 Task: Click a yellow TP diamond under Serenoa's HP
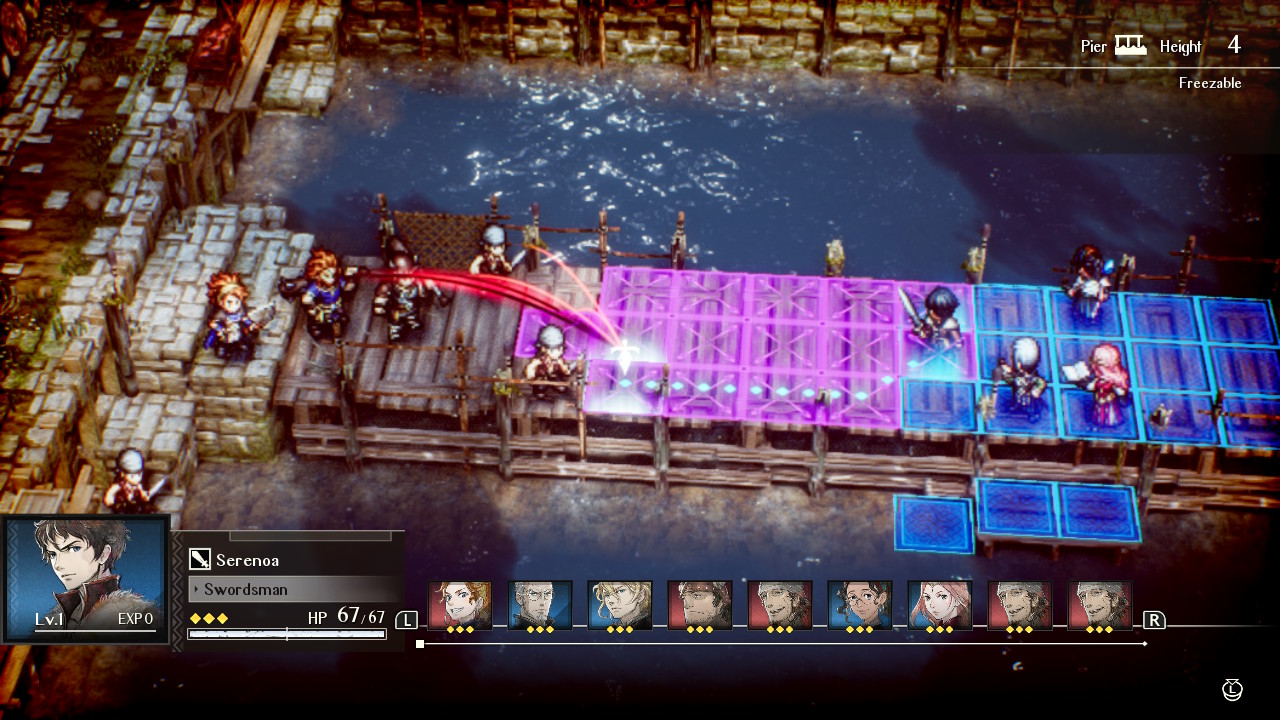pos(197,617)
